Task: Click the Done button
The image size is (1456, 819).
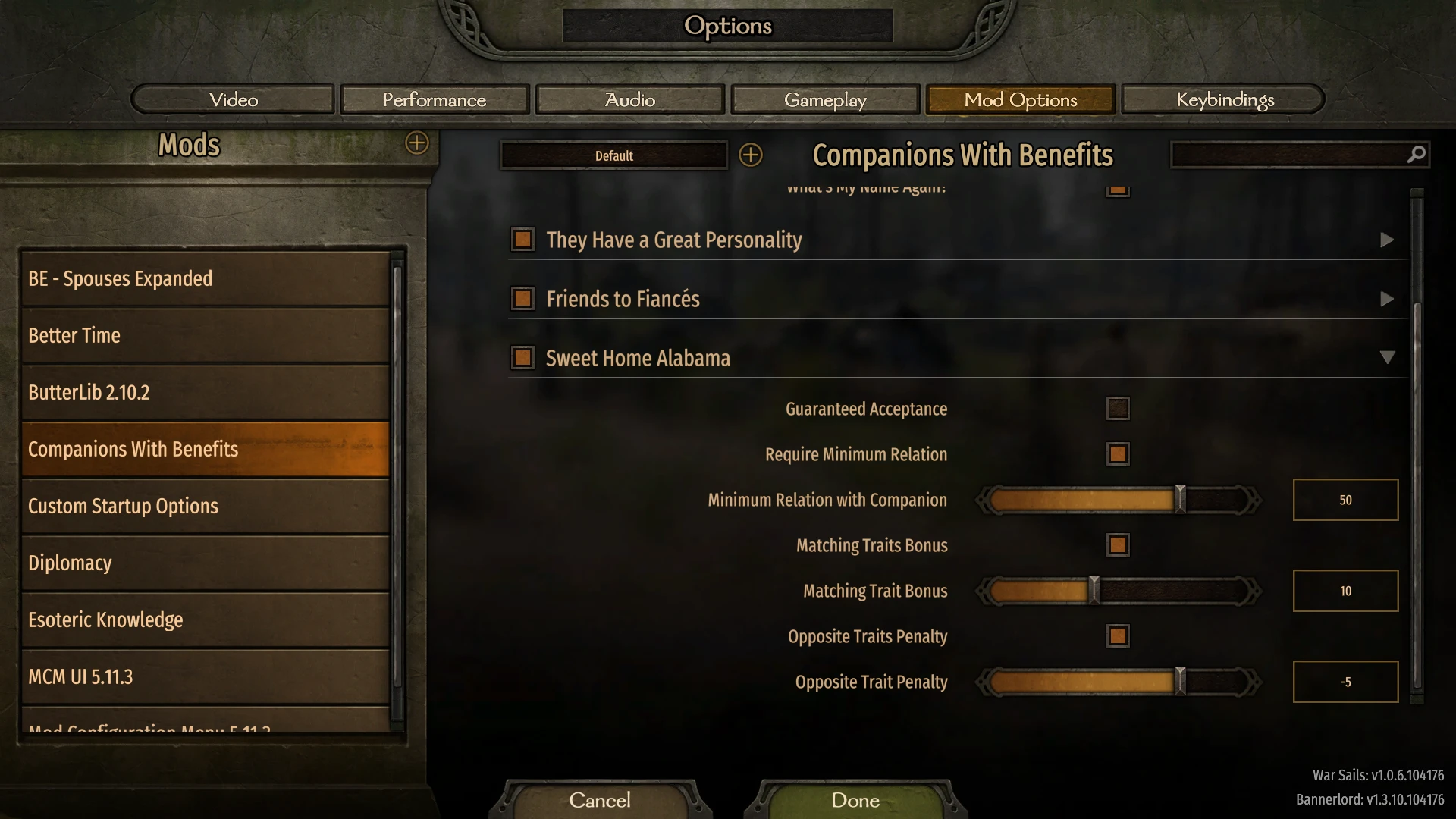Action: coord(853,800)
